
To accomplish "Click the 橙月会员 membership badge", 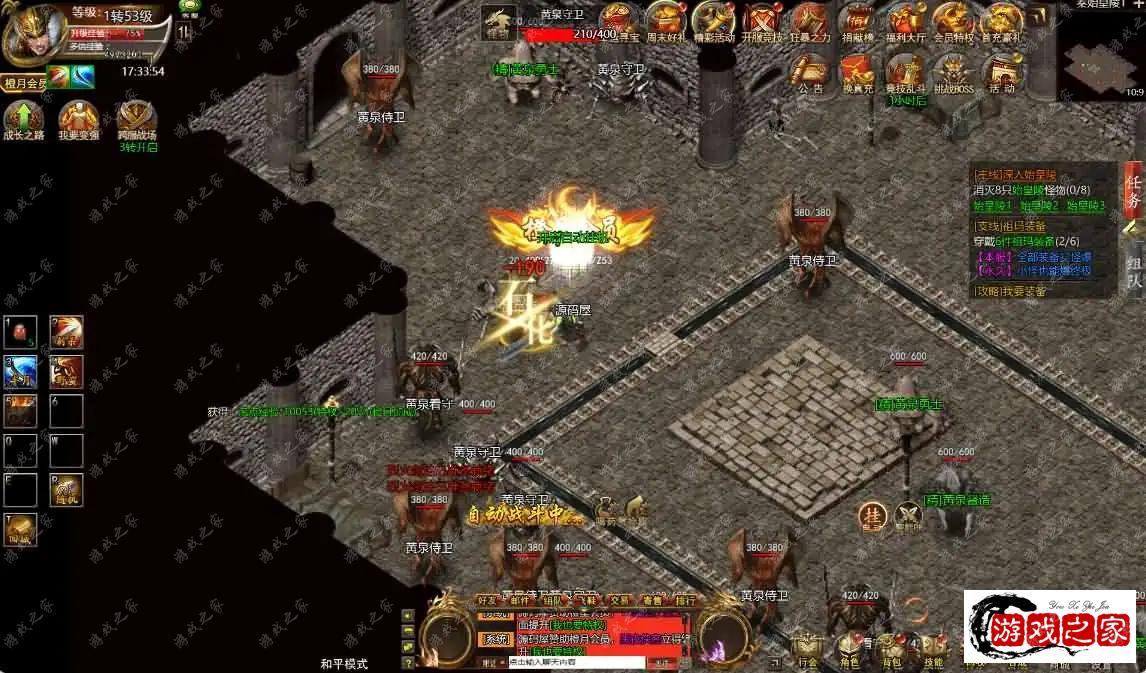I will tap(24, 84).
